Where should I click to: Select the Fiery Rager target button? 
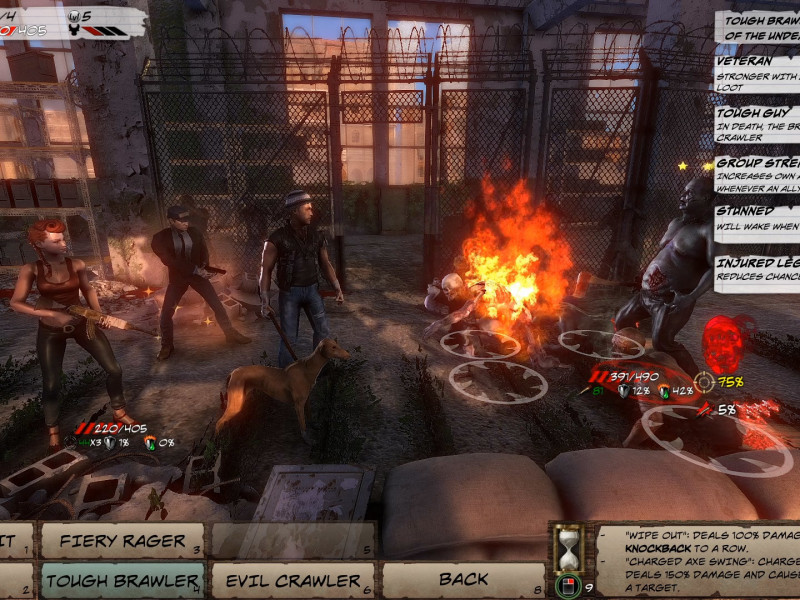tap(121, 541)
